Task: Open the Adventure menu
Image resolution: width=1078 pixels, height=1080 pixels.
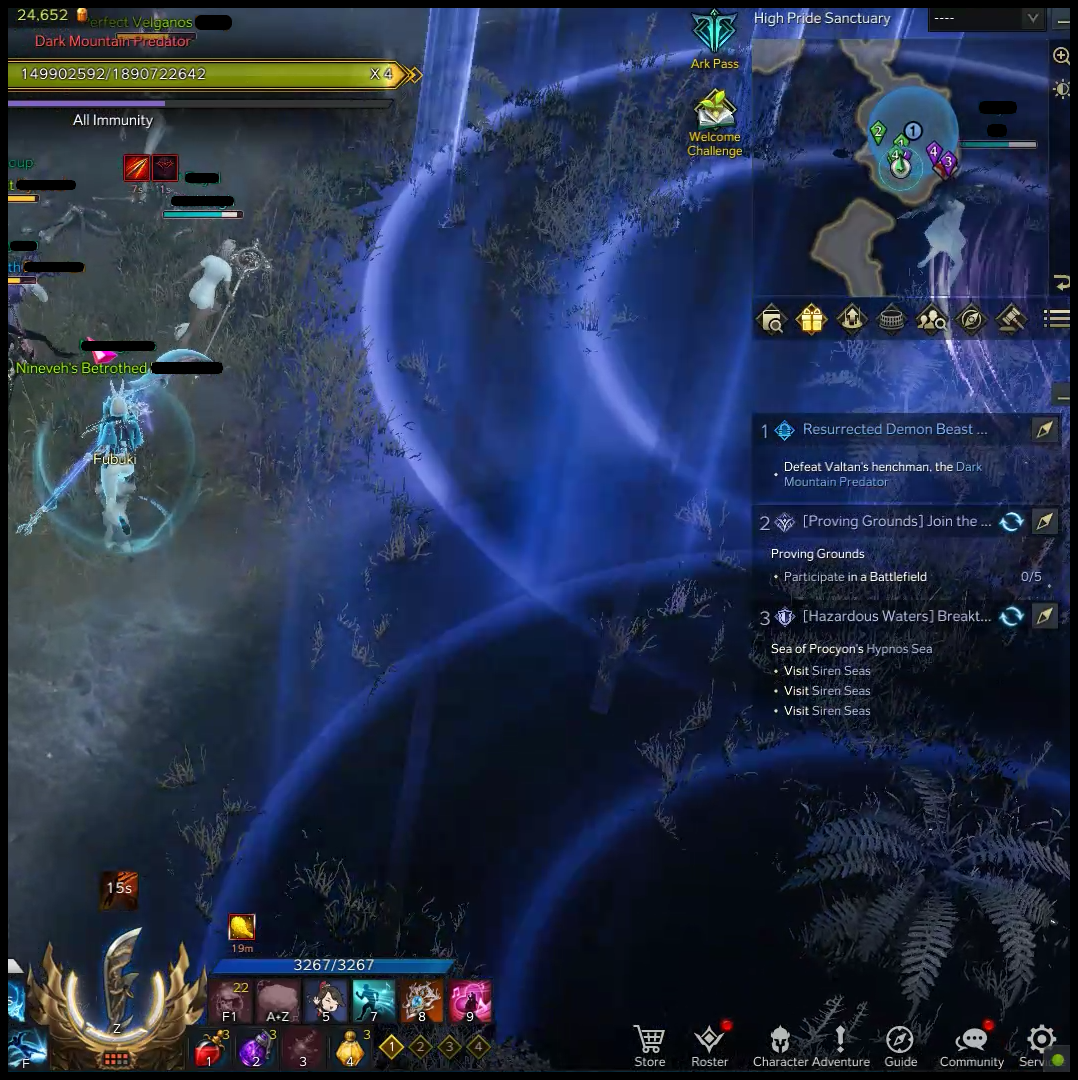Action: pos(841,1045)
